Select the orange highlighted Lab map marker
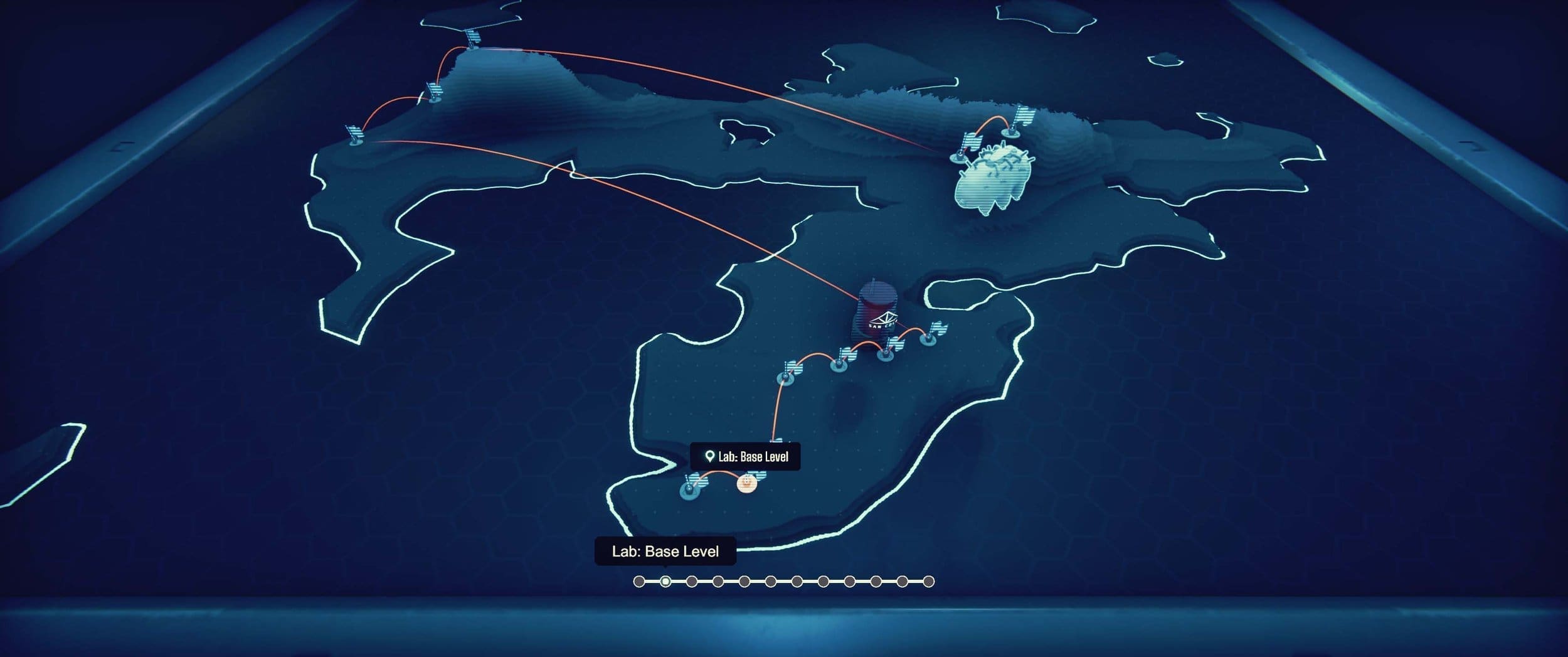1568x657 pixels. (x=746, y=483)
